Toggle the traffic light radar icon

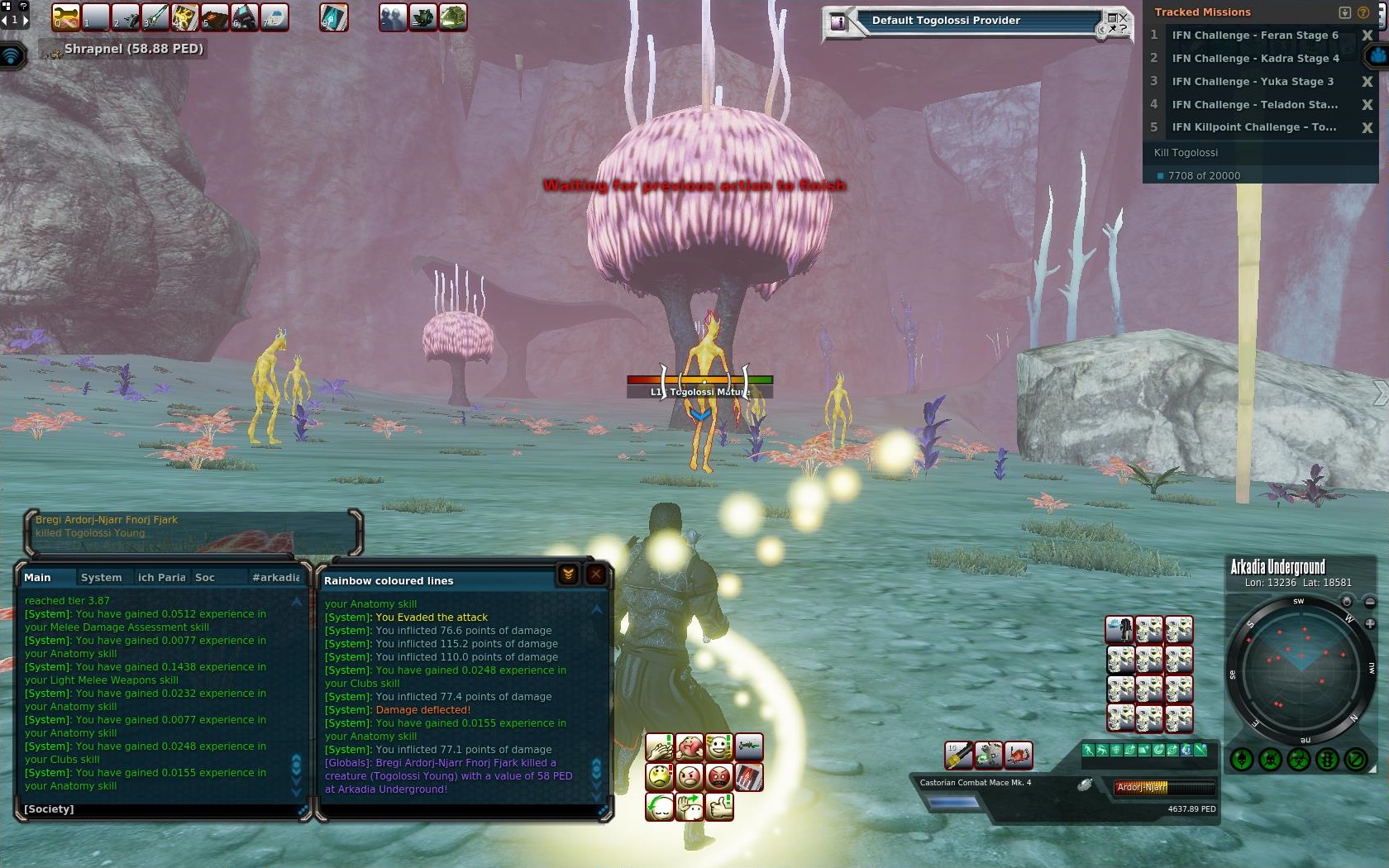(x=1327, y=759)
